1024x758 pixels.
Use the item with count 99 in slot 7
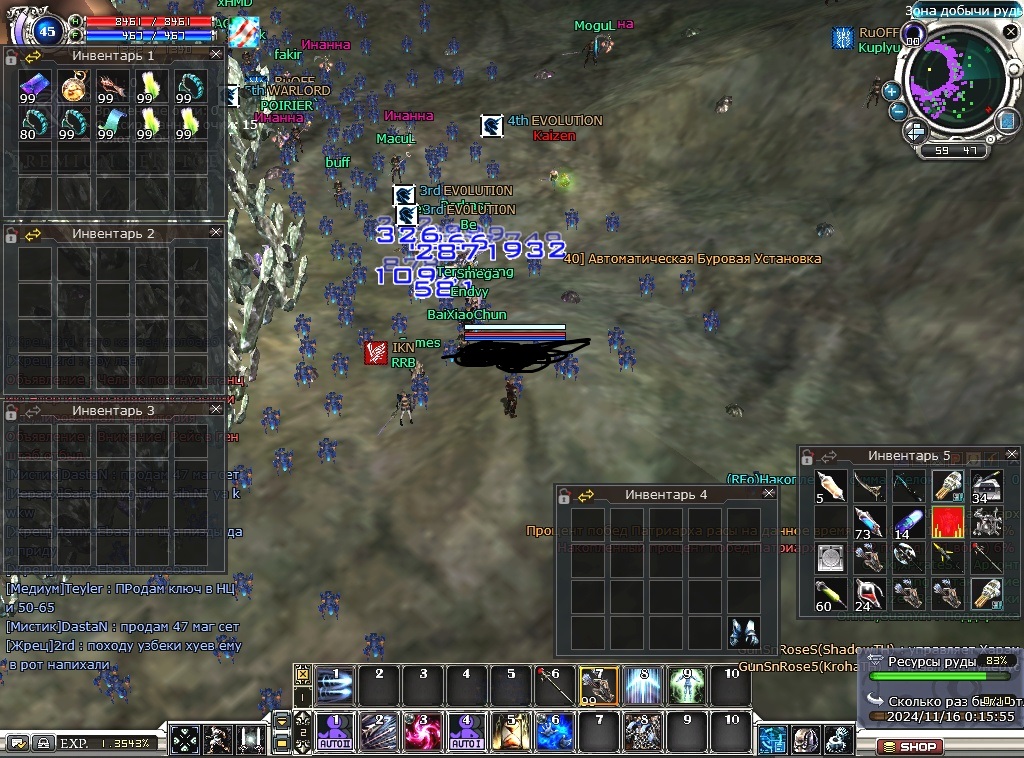(x=599, y=686)
